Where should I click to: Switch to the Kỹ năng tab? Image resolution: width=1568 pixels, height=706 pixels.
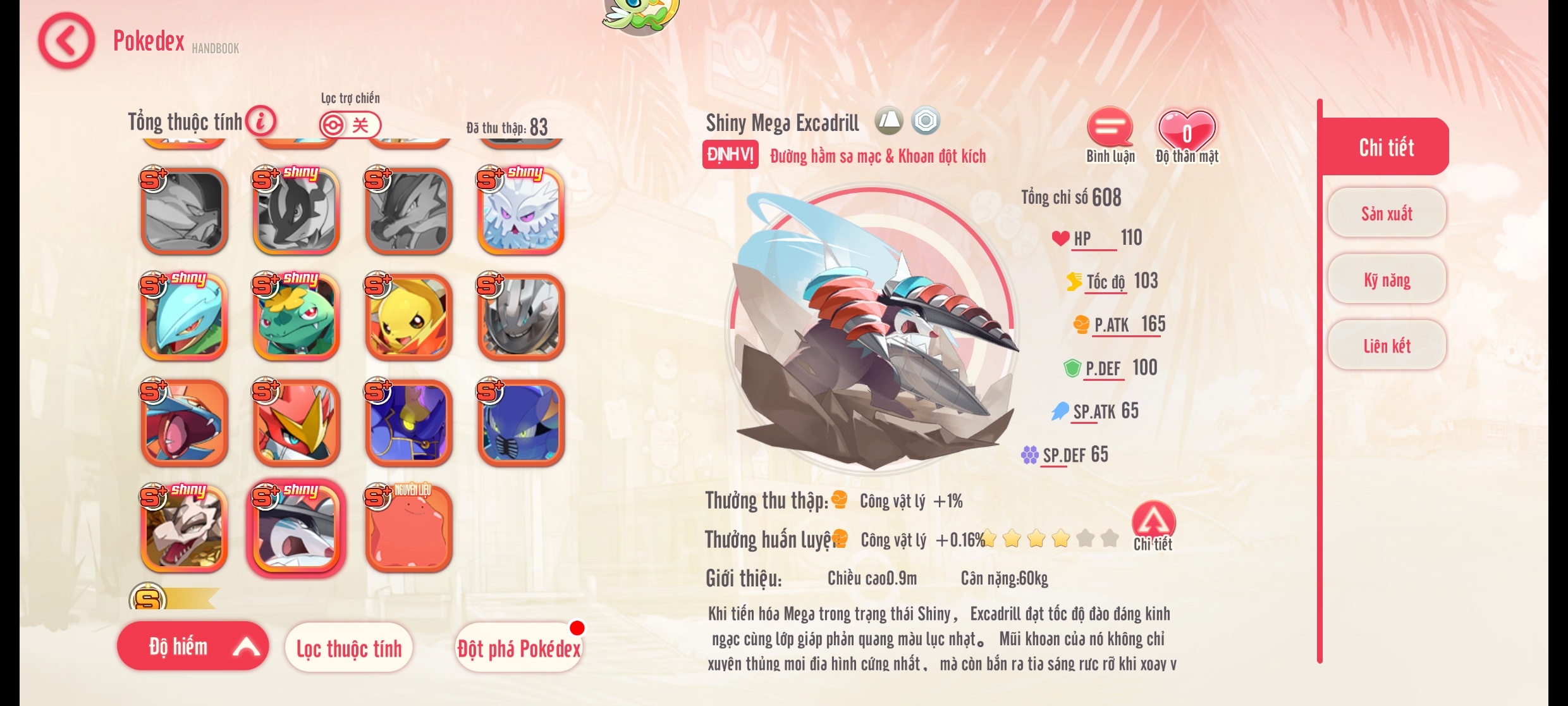[x=1387, y=280]
